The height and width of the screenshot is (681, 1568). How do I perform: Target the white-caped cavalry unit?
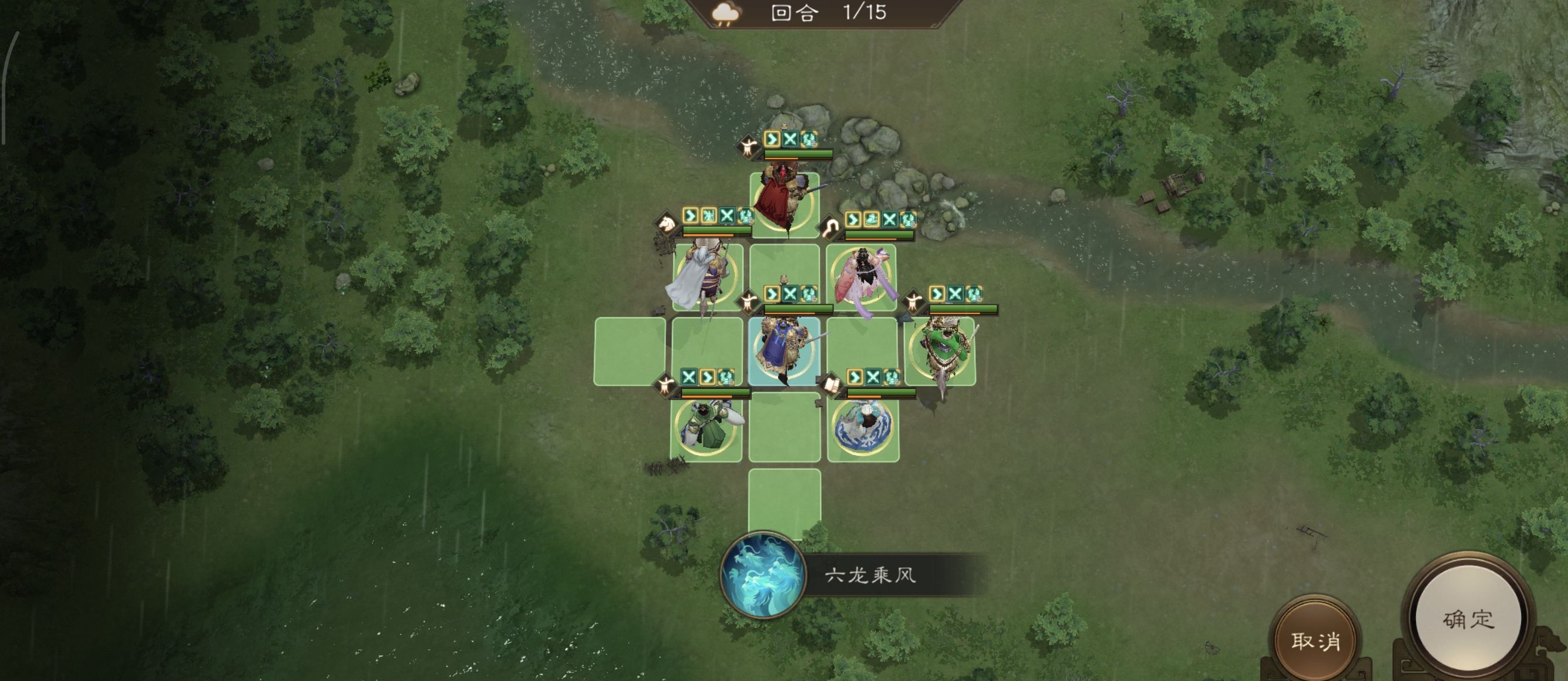706,278
